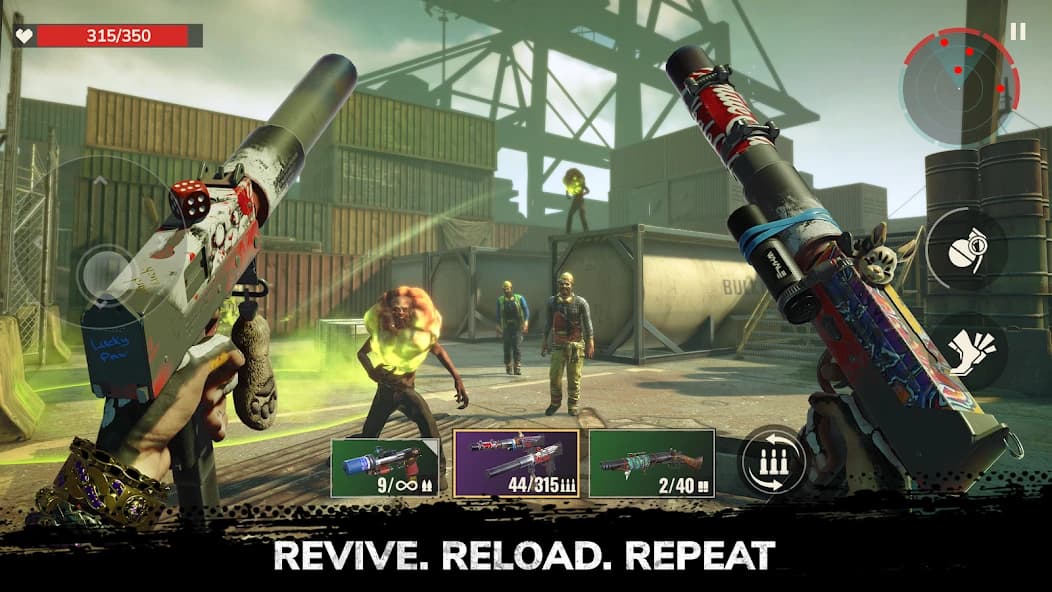Image resolution: width=1052 pixels, height=592 pixels.
Task: Throw a grenade with the grenade button
Action: [x=966, y=248]
